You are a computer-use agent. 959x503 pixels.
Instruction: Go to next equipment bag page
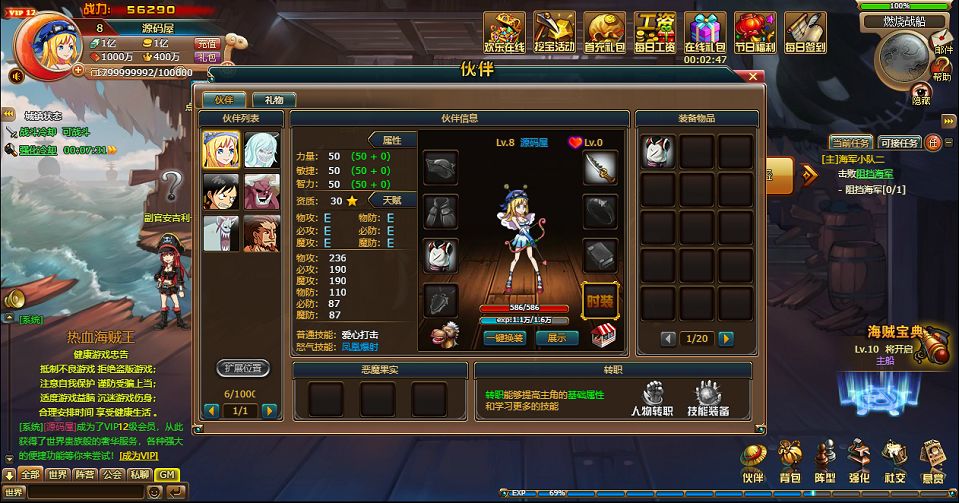point(741,339)
